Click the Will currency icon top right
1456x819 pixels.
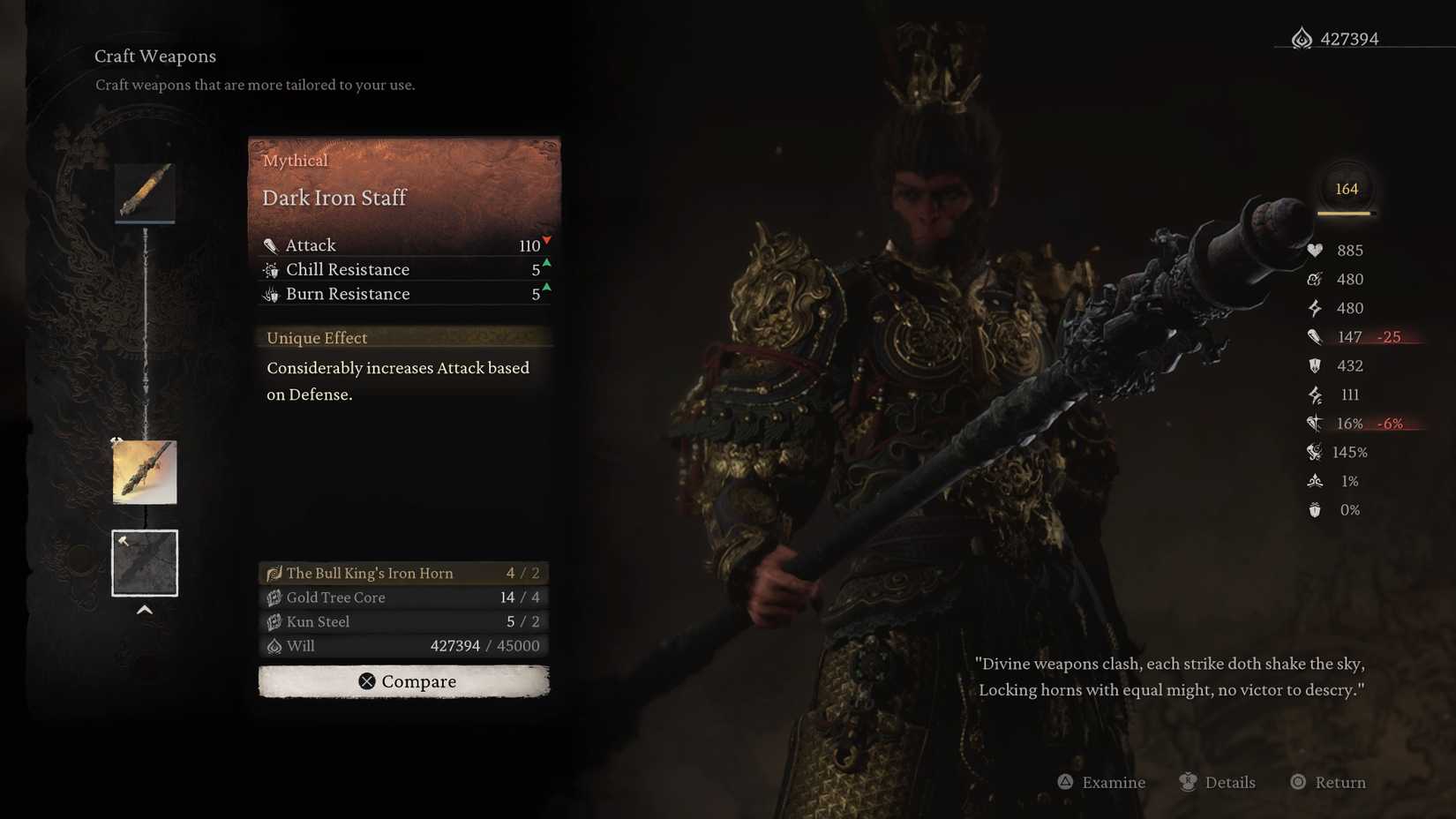click(1302, 39)
